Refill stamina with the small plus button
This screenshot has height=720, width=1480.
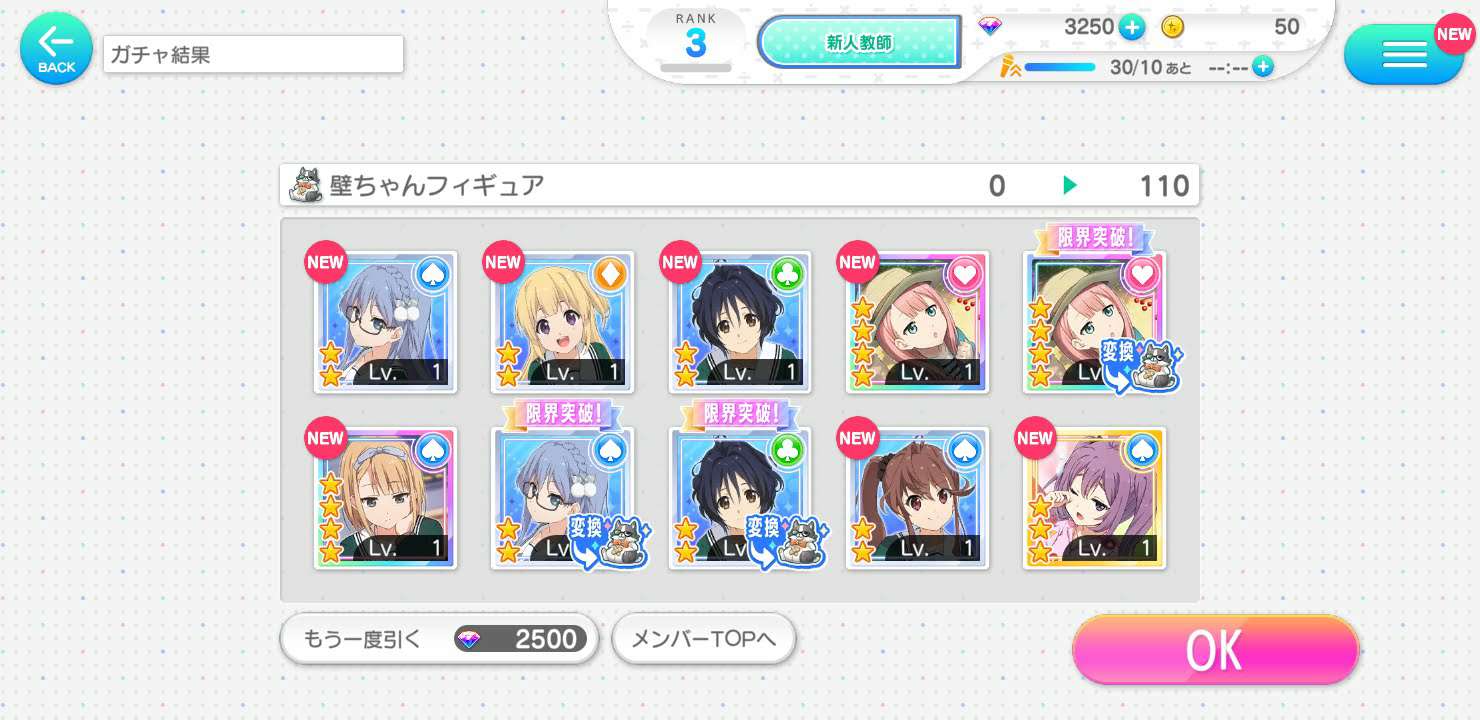coord(1263,67)
